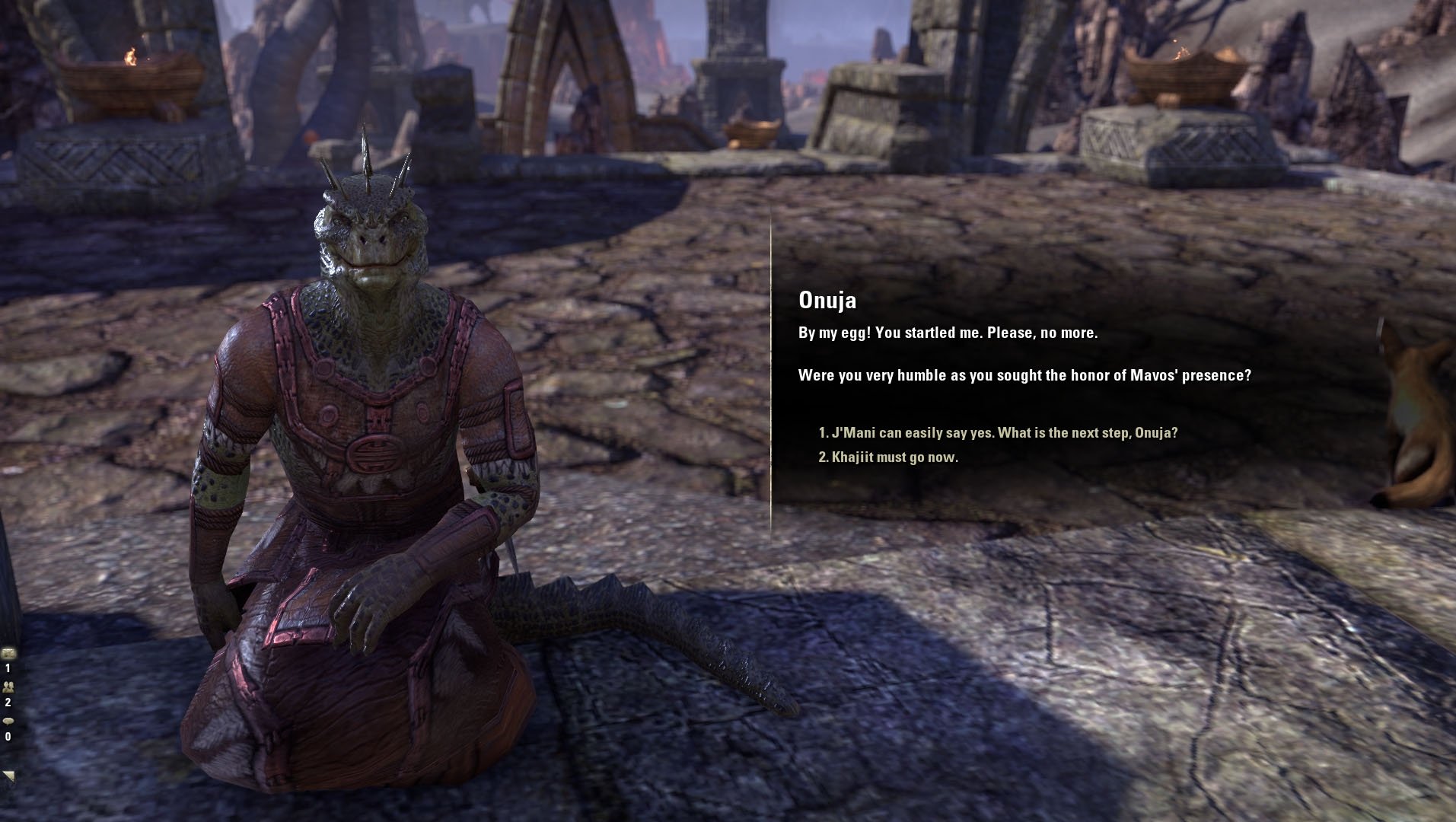Viewport: 1456px width, 822px height.
Task: Select the "Khajiit must go now" reply
Action: coord(887,457)
